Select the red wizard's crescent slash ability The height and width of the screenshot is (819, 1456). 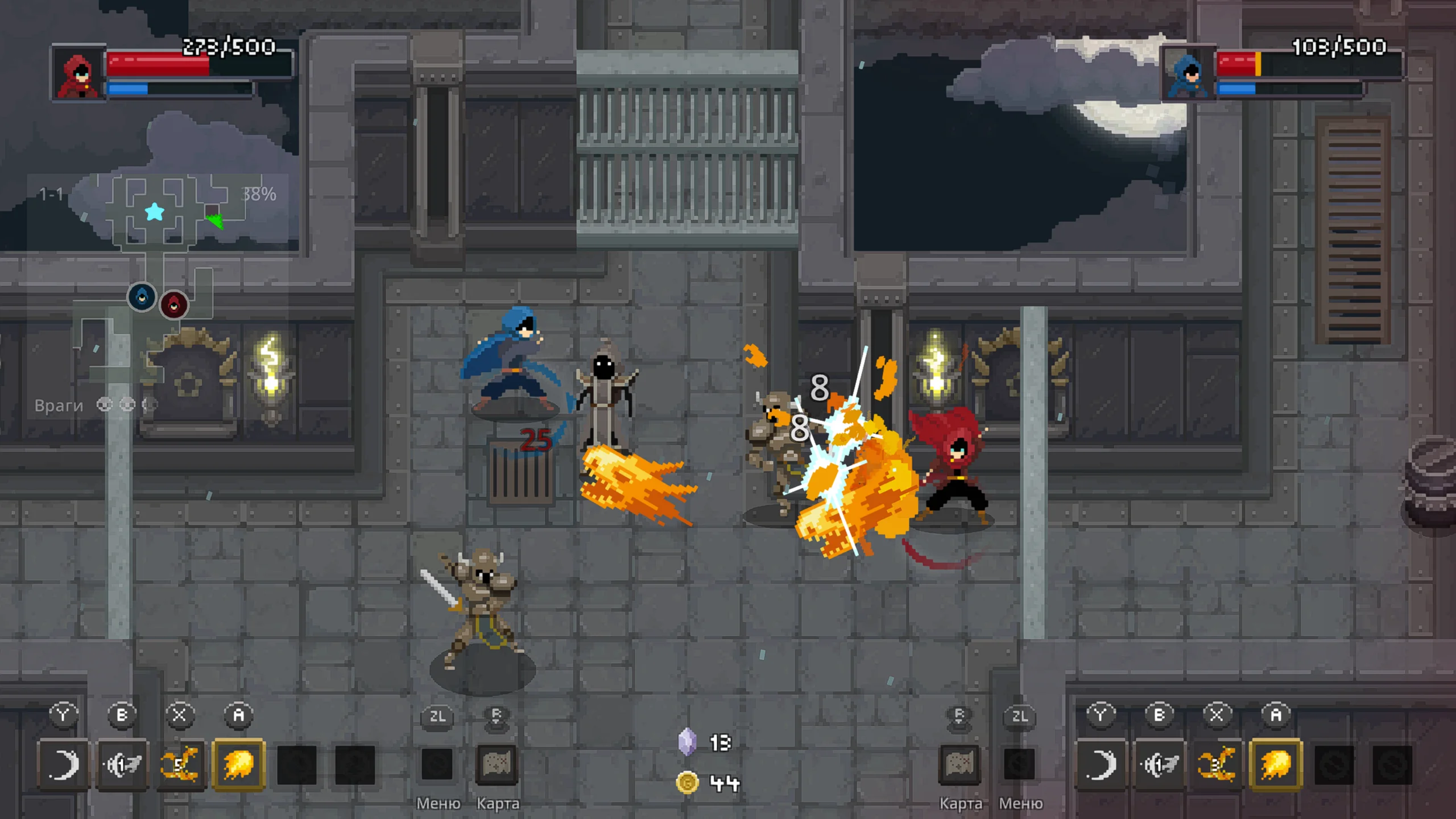tap(63, 764)
